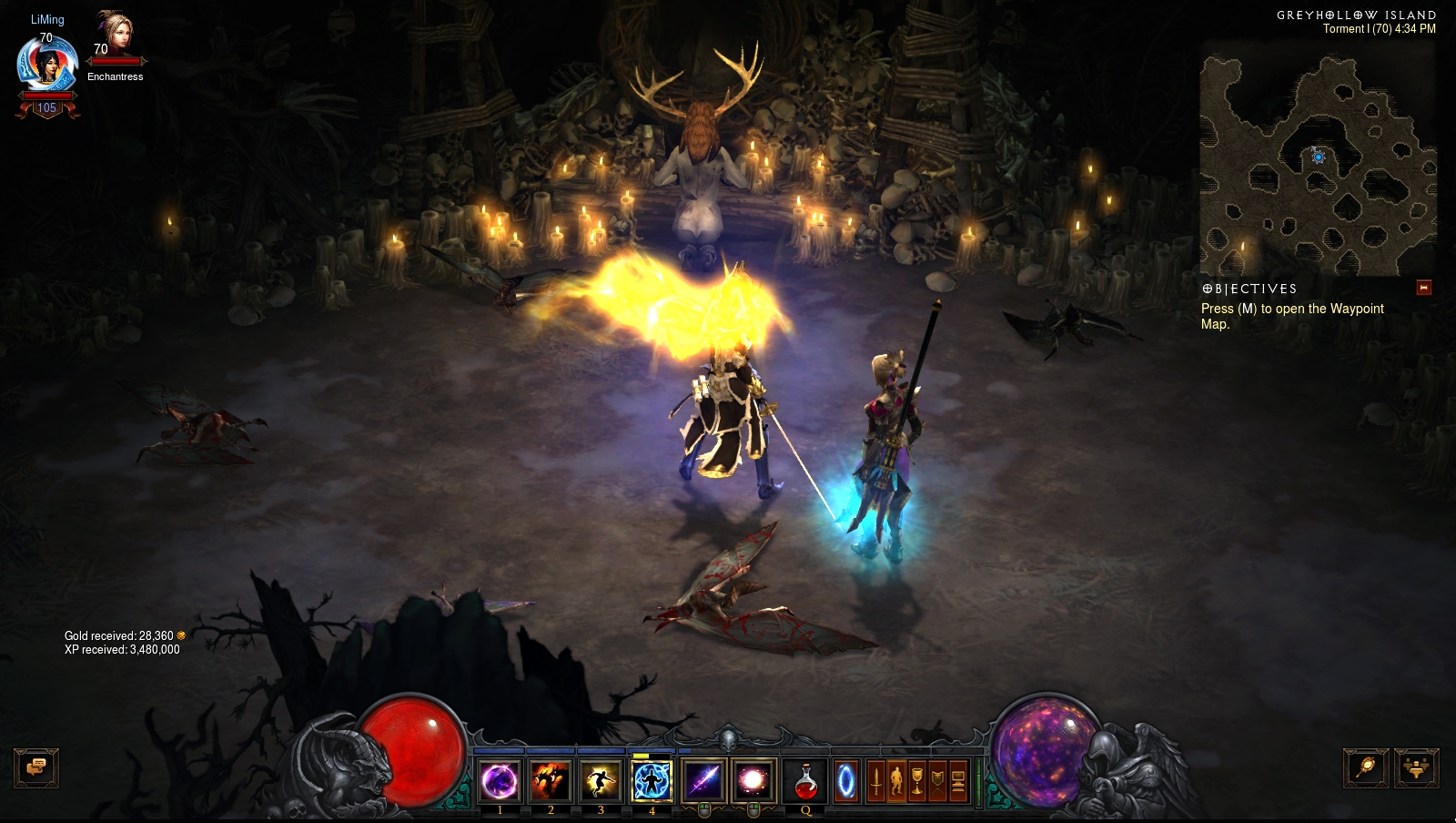Viewport: 1456px width, 823px height.
Task: Select the LiMing player portrait
Action: click(47, 66)
